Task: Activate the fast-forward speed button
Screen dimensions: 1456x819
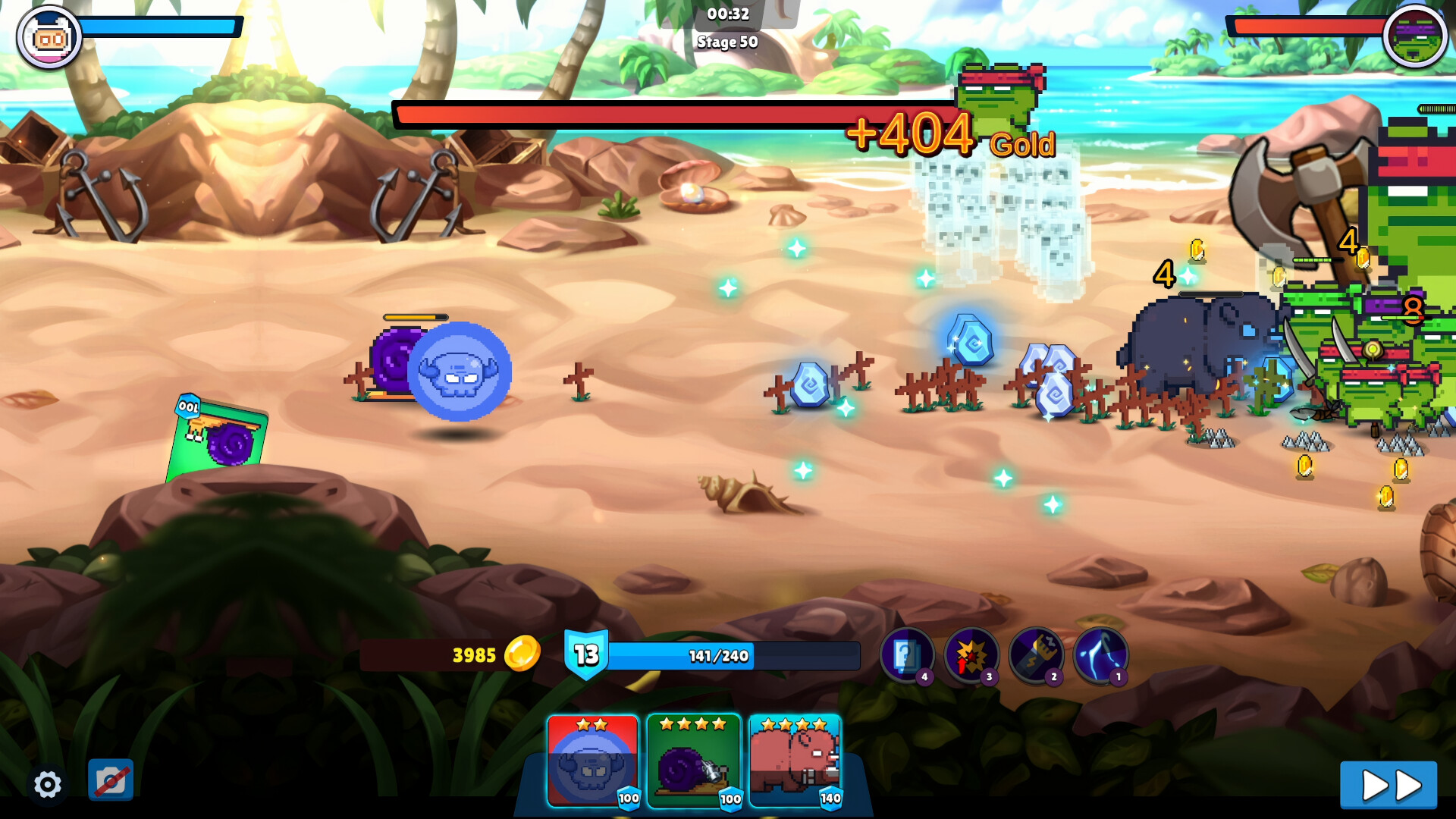Action: click(1388, 786)
